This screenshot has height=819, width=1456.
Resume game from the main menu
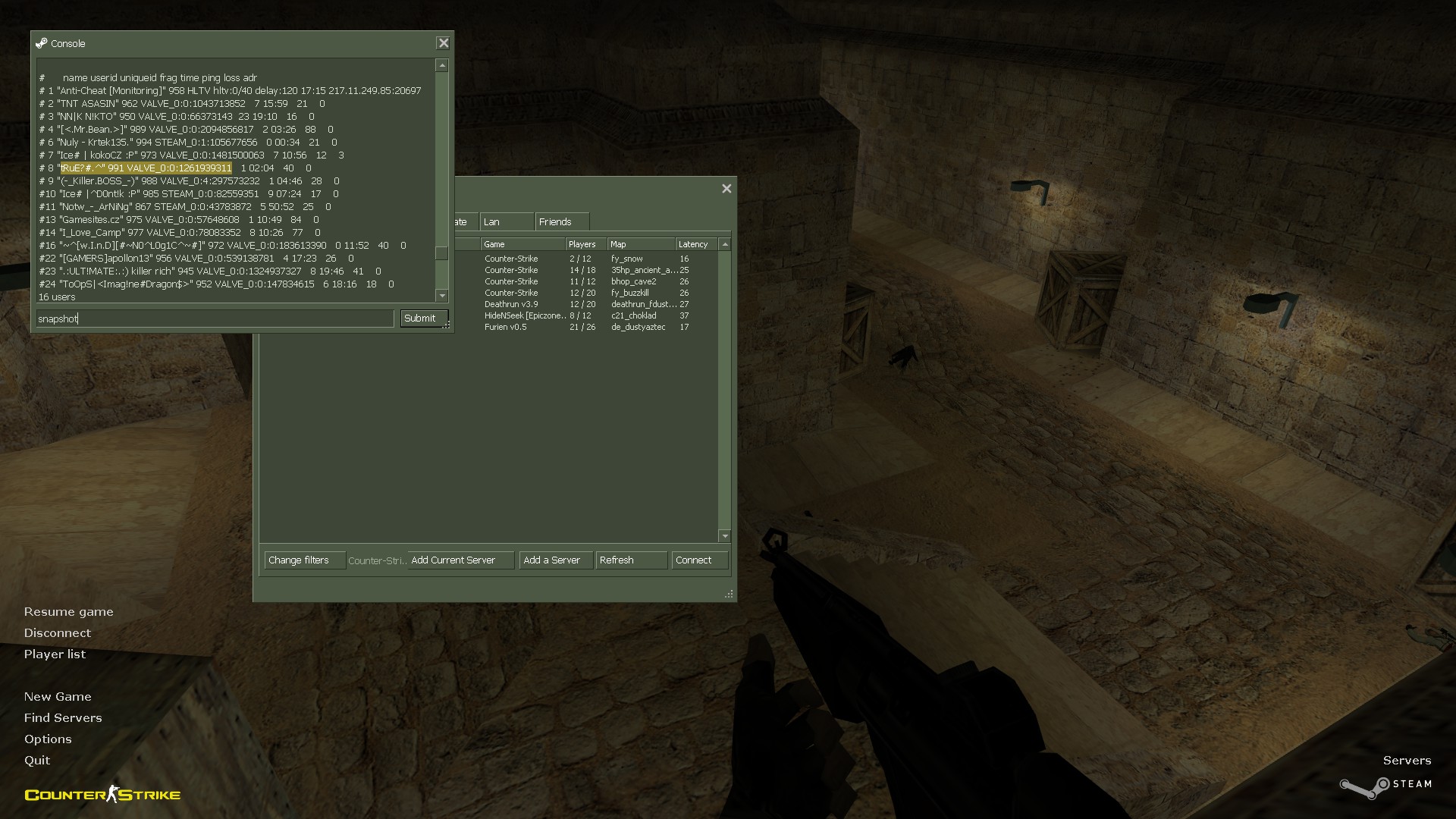68,612
